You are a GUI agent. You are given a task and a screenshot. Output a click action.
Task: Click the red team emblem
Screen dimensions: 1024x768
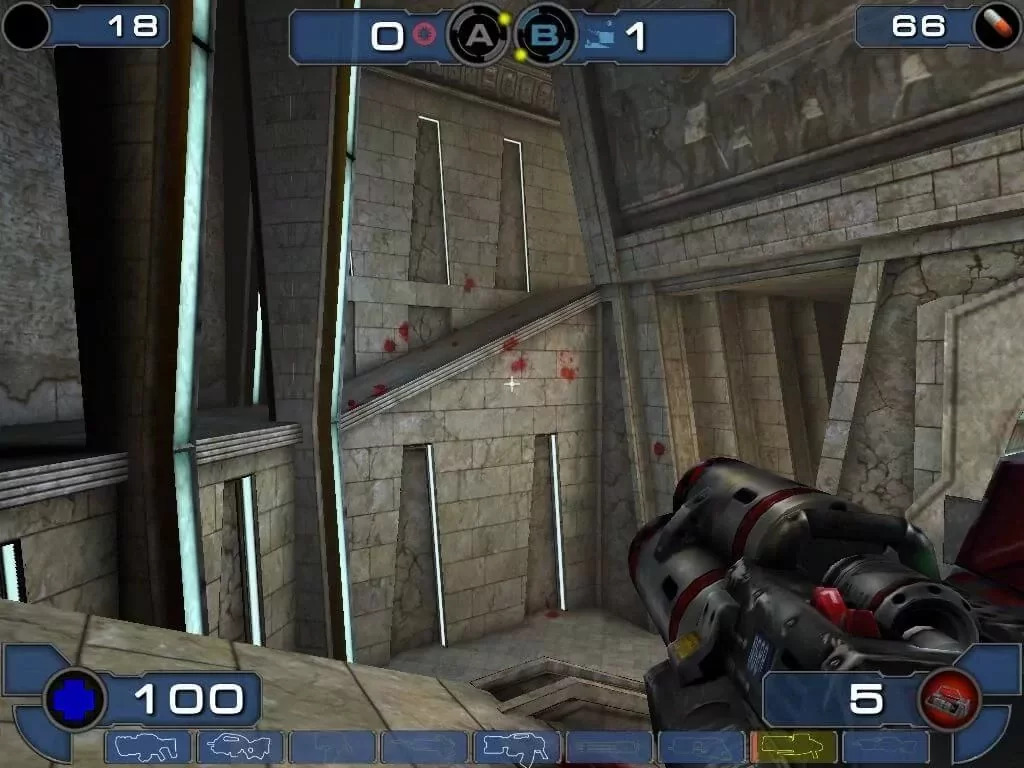(x=425, y=37)
